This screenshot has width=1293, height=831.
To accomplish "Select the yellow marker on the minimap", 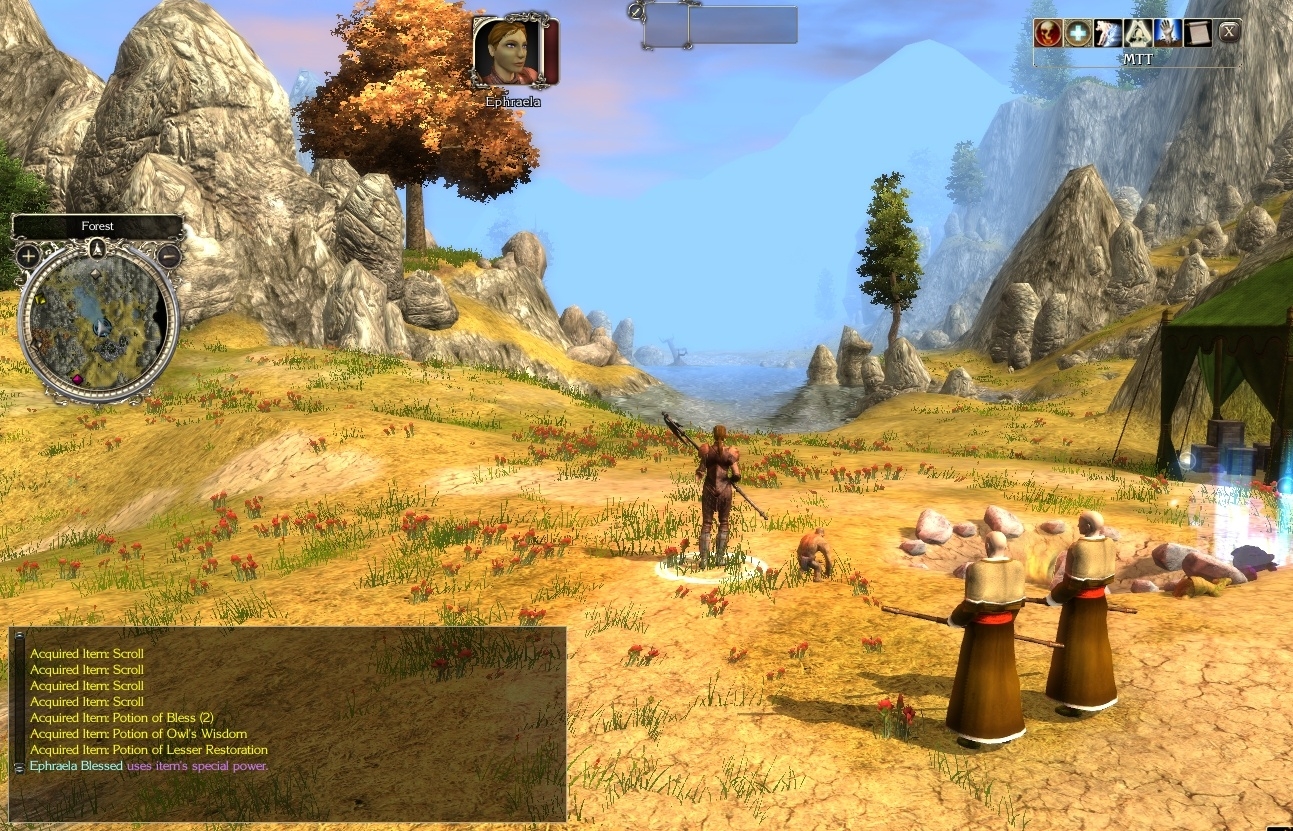I will point(41,299).
